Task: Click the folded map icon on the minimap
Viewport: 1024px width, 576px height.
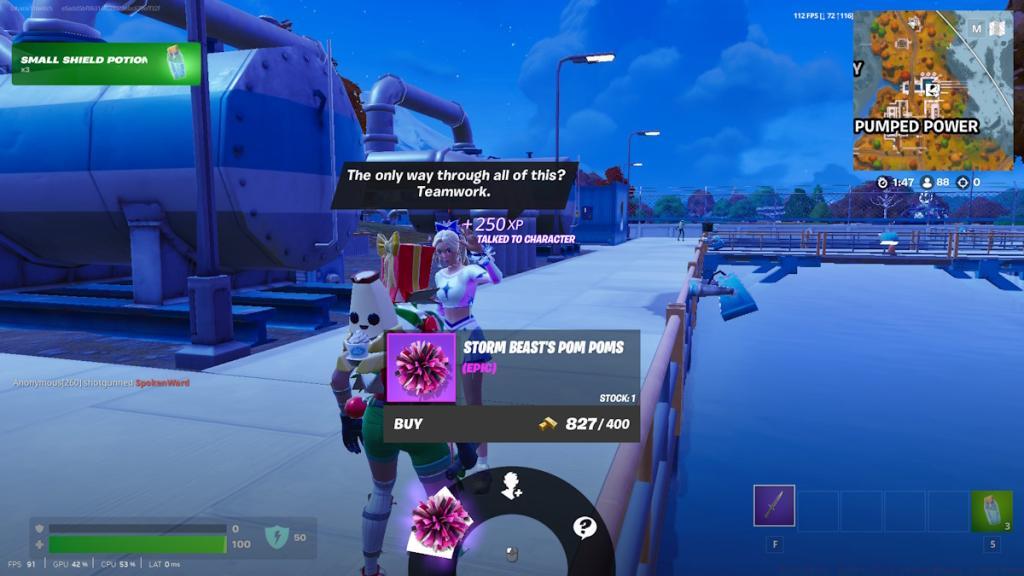Action: tap(996, 29)
